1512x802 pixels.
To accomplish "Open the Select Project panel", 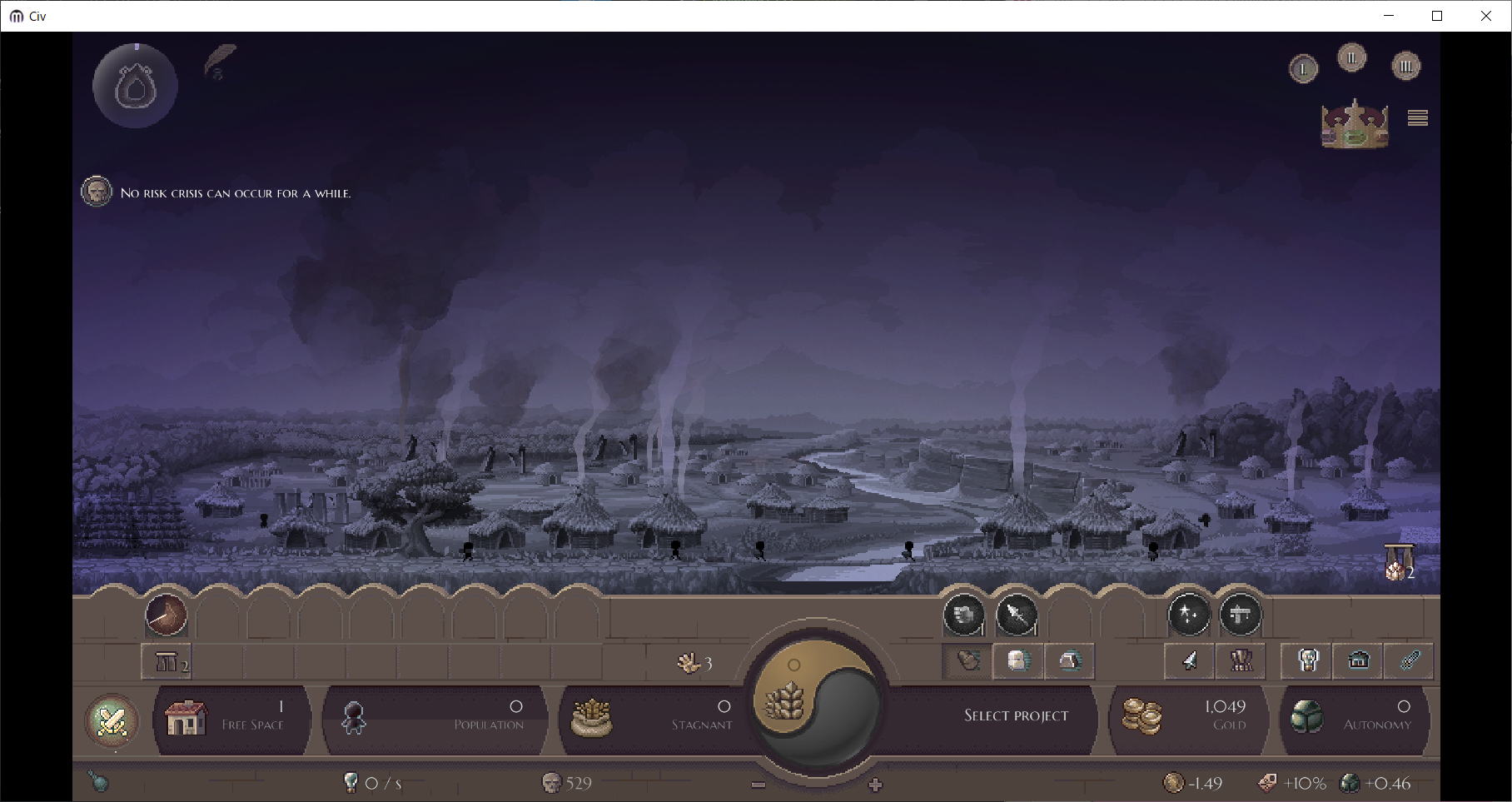I will pos(1015,715).
